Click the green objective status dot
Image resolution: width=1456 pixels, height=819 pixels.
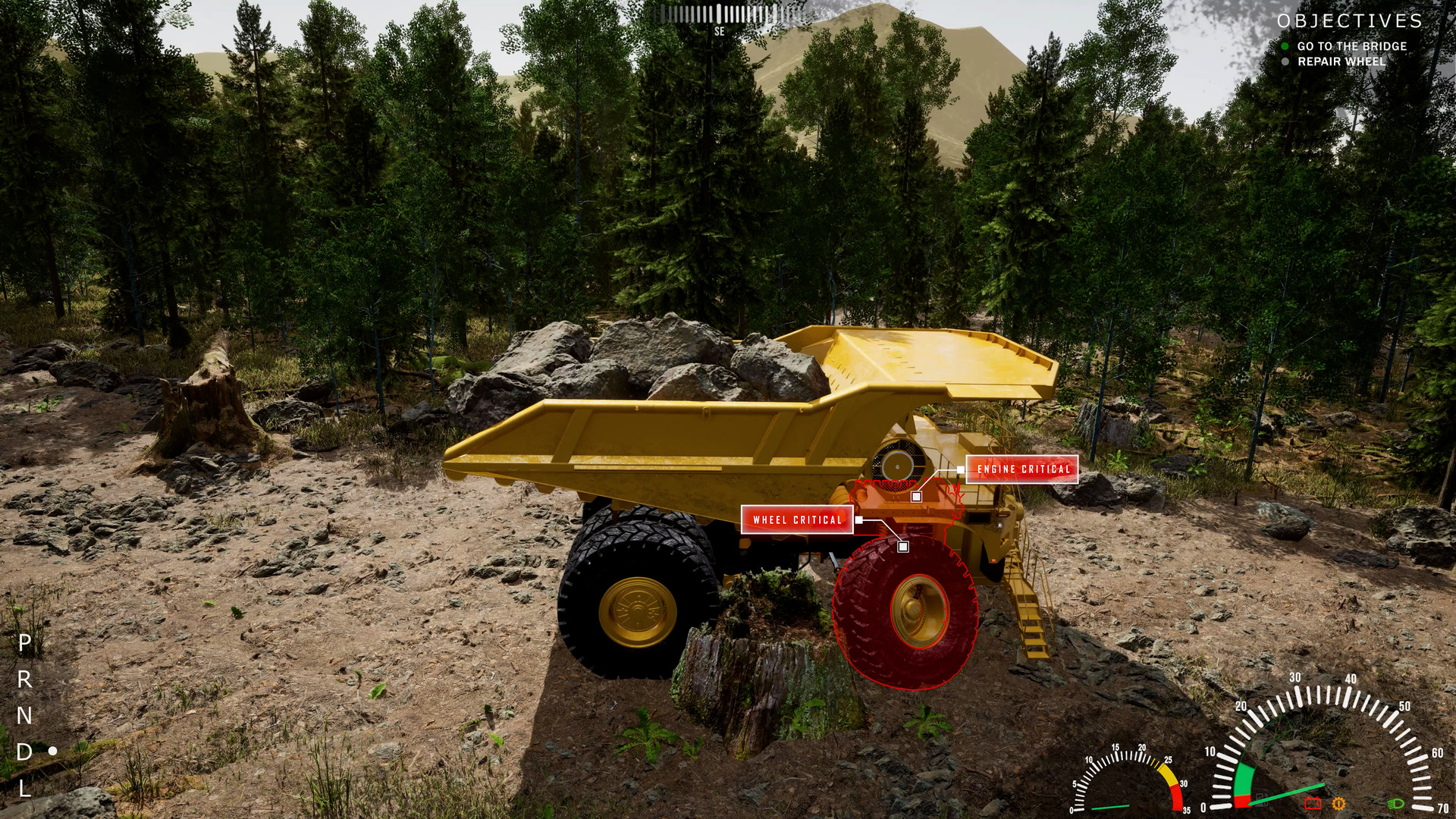(x=1284, y=46)
